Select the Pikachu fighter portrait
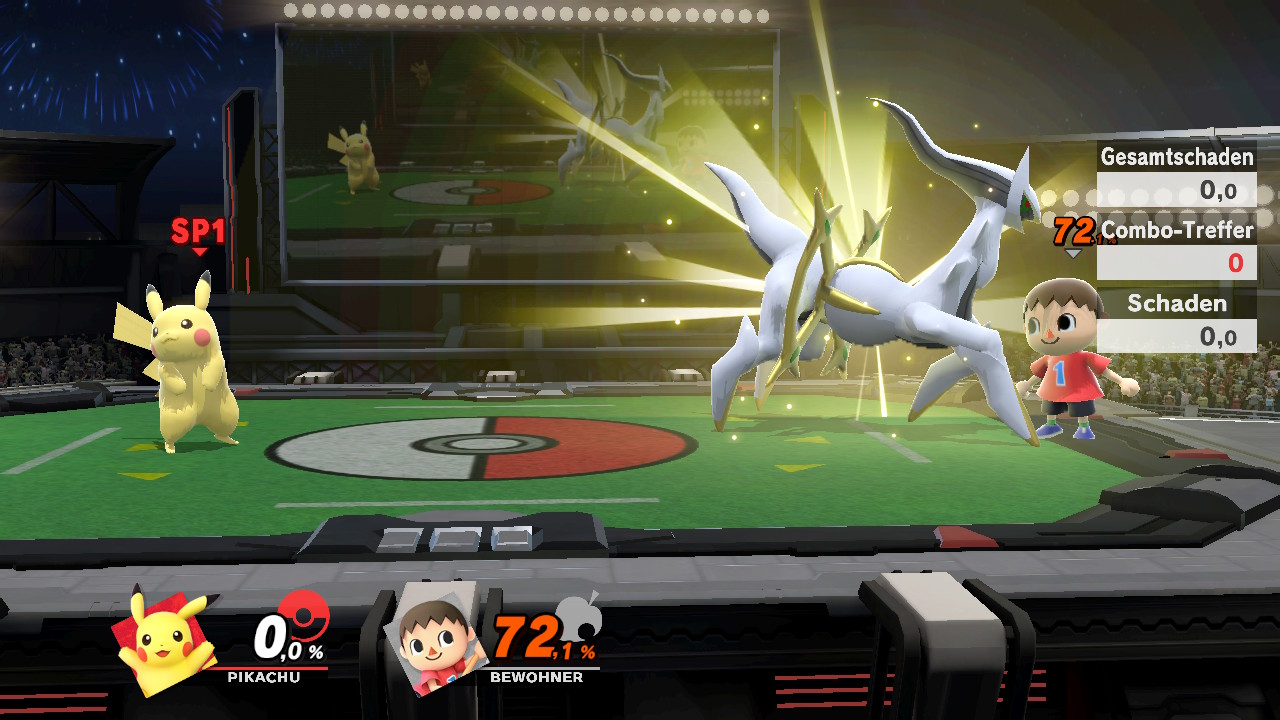1280x720 pixels. pyautogui.click(x=166, y=641)
